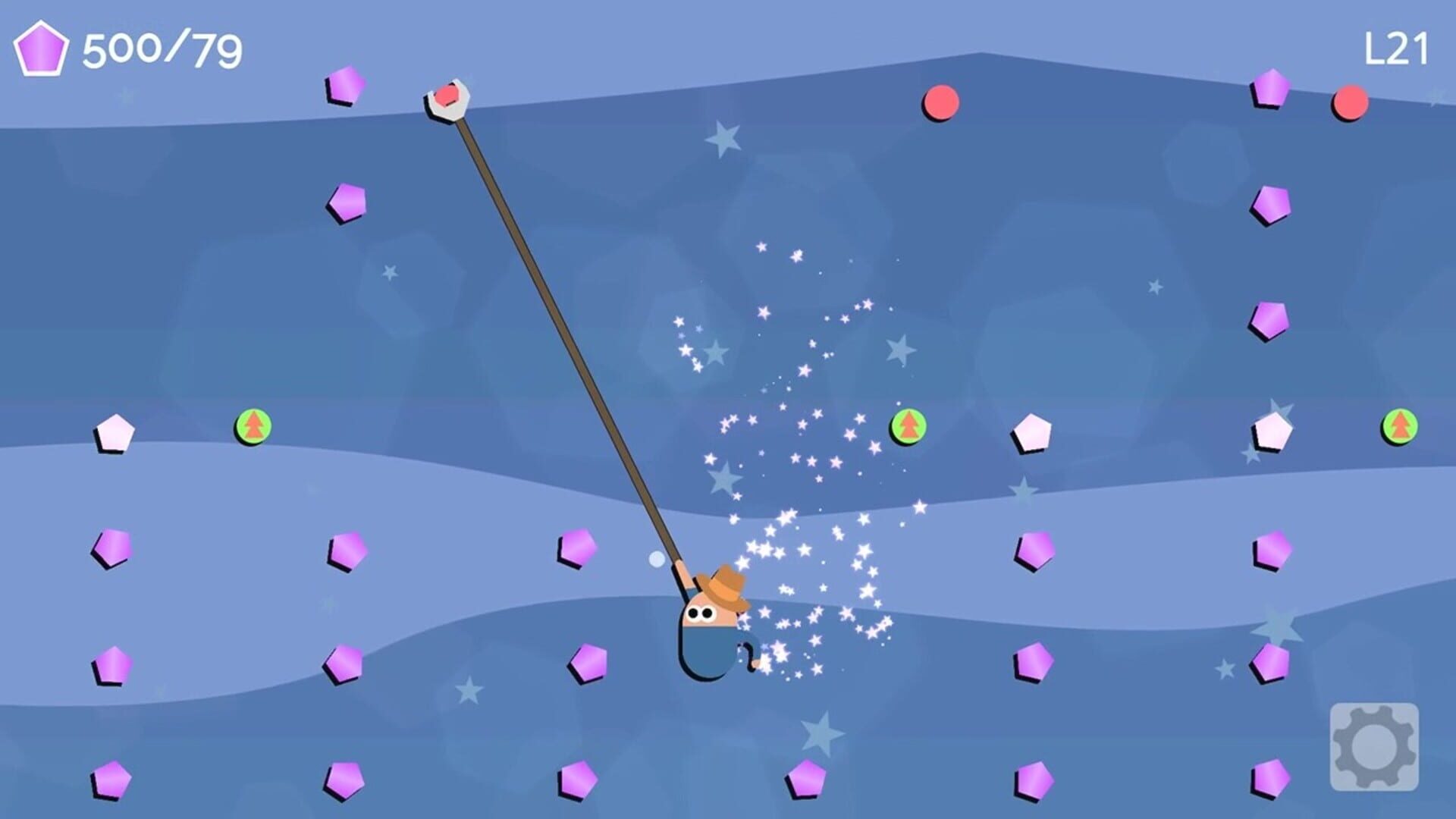
Task: Click the pentagon icon in the score counter
Action: (x=43, y=49)
